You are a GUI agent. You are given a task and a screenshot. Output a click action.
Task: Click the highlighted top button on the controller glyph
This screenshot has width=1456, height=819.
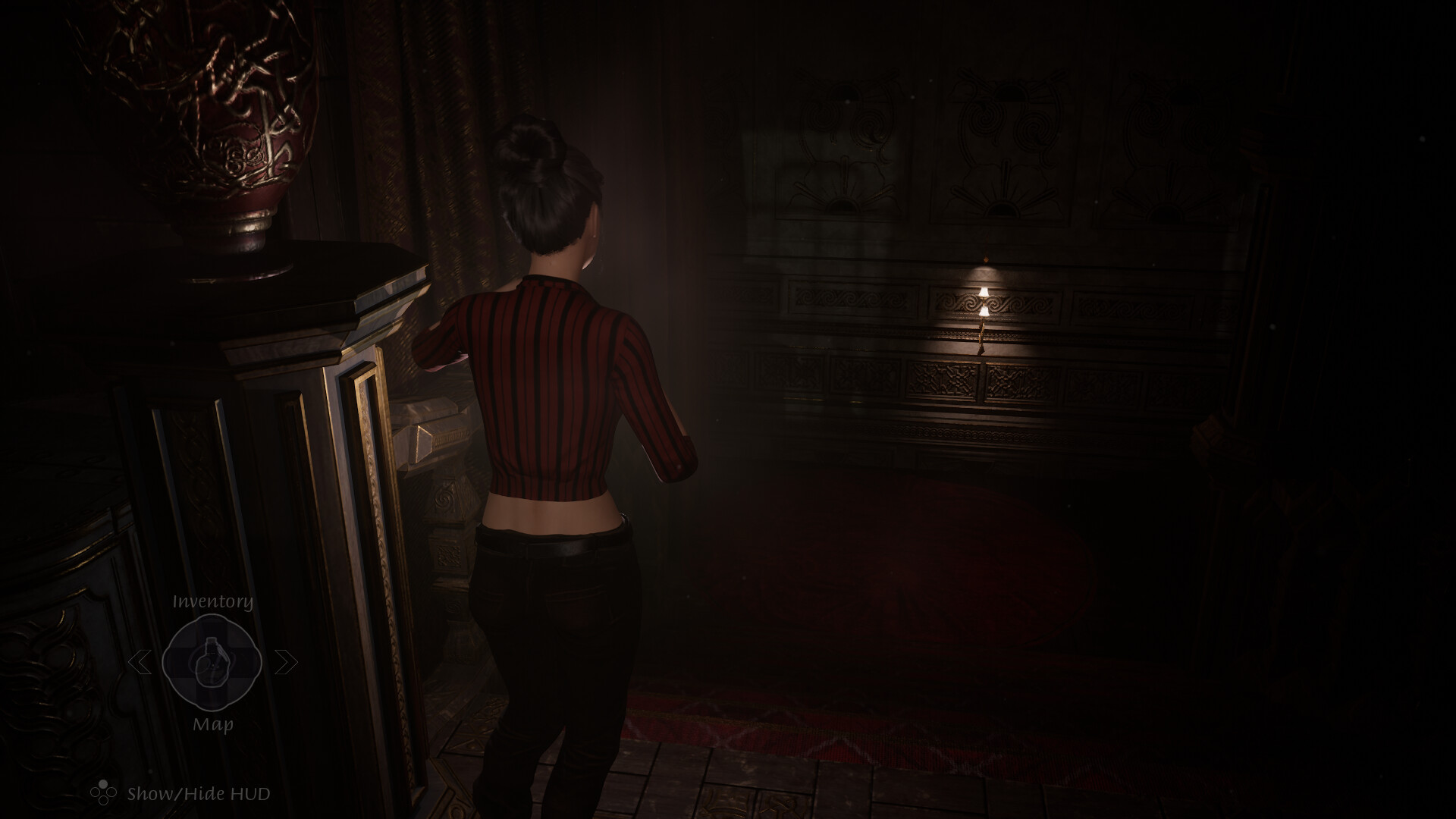pos(102,783)
